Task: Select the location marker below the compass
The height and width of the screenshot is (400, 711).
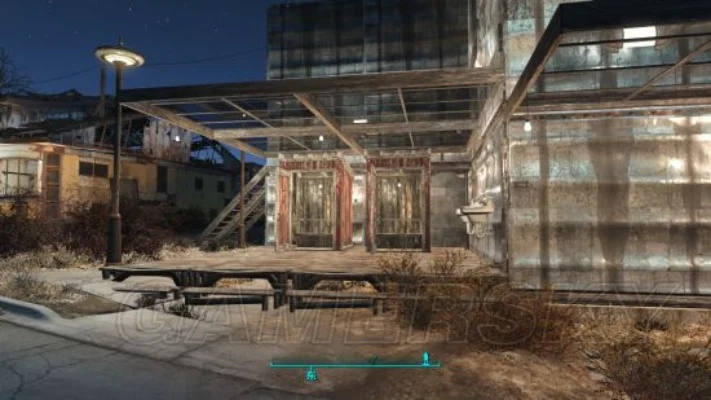Action: click(x=311, y=375)
